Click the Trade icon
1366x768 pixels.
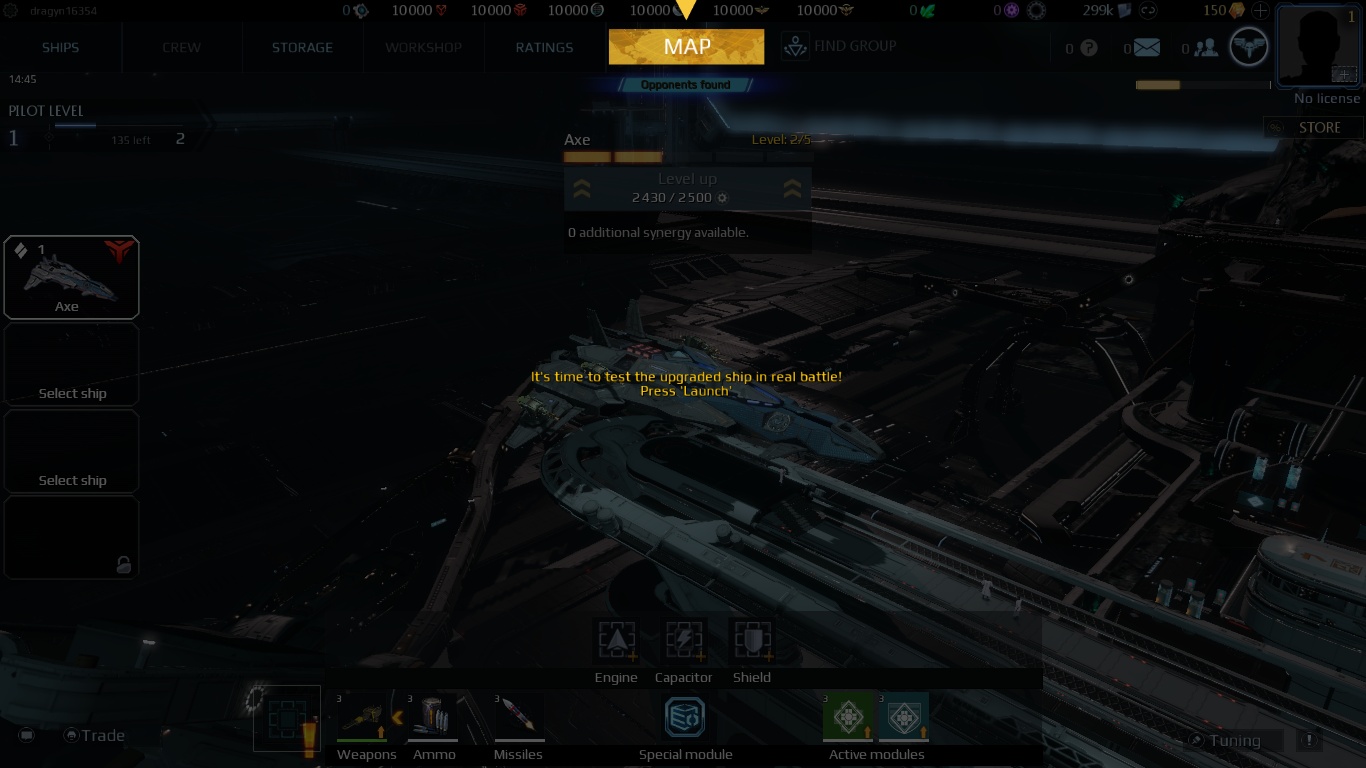70,735
